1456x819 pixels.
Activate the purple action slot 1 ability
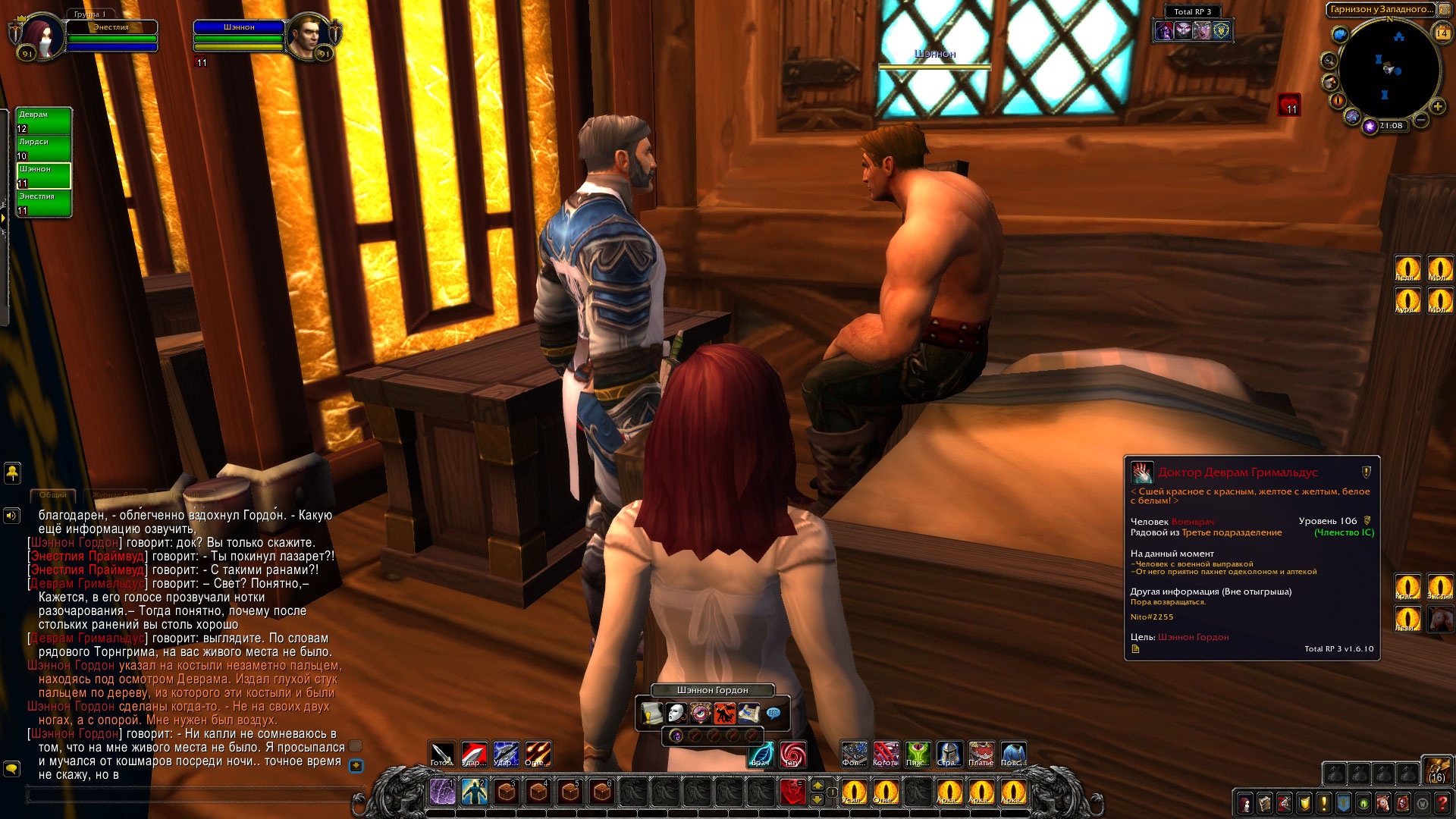(x=442, y=792)
